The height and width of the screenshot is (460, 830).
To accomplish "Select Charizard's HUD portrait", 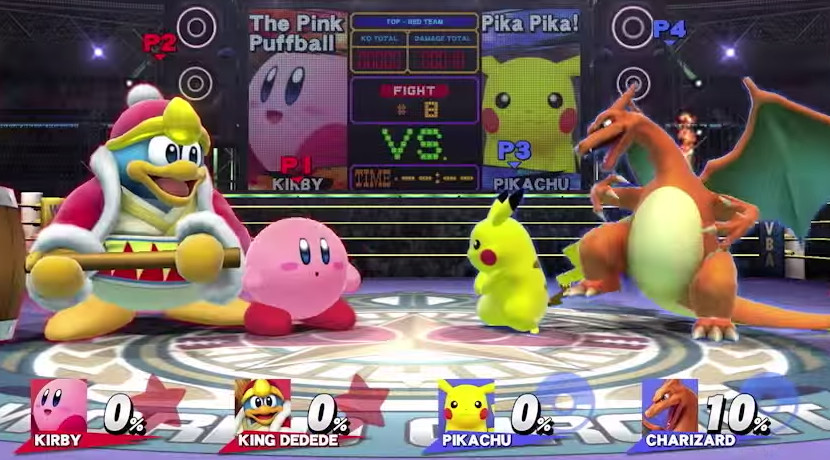I will click(x=671, y=406).
